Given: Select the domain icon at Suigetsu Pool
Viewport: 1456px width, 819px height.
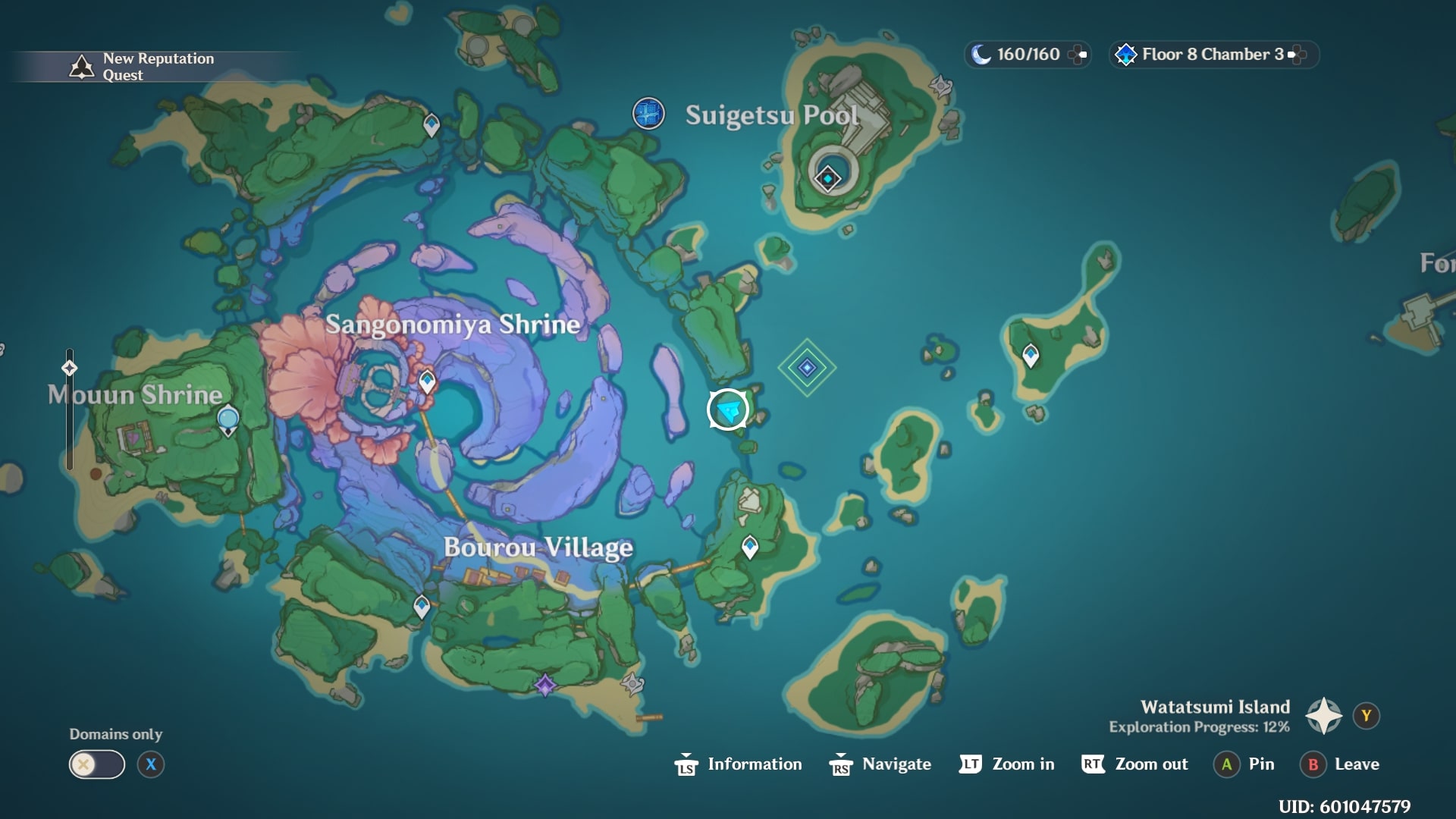Looking at the screenshot, I should coord(828,176).
